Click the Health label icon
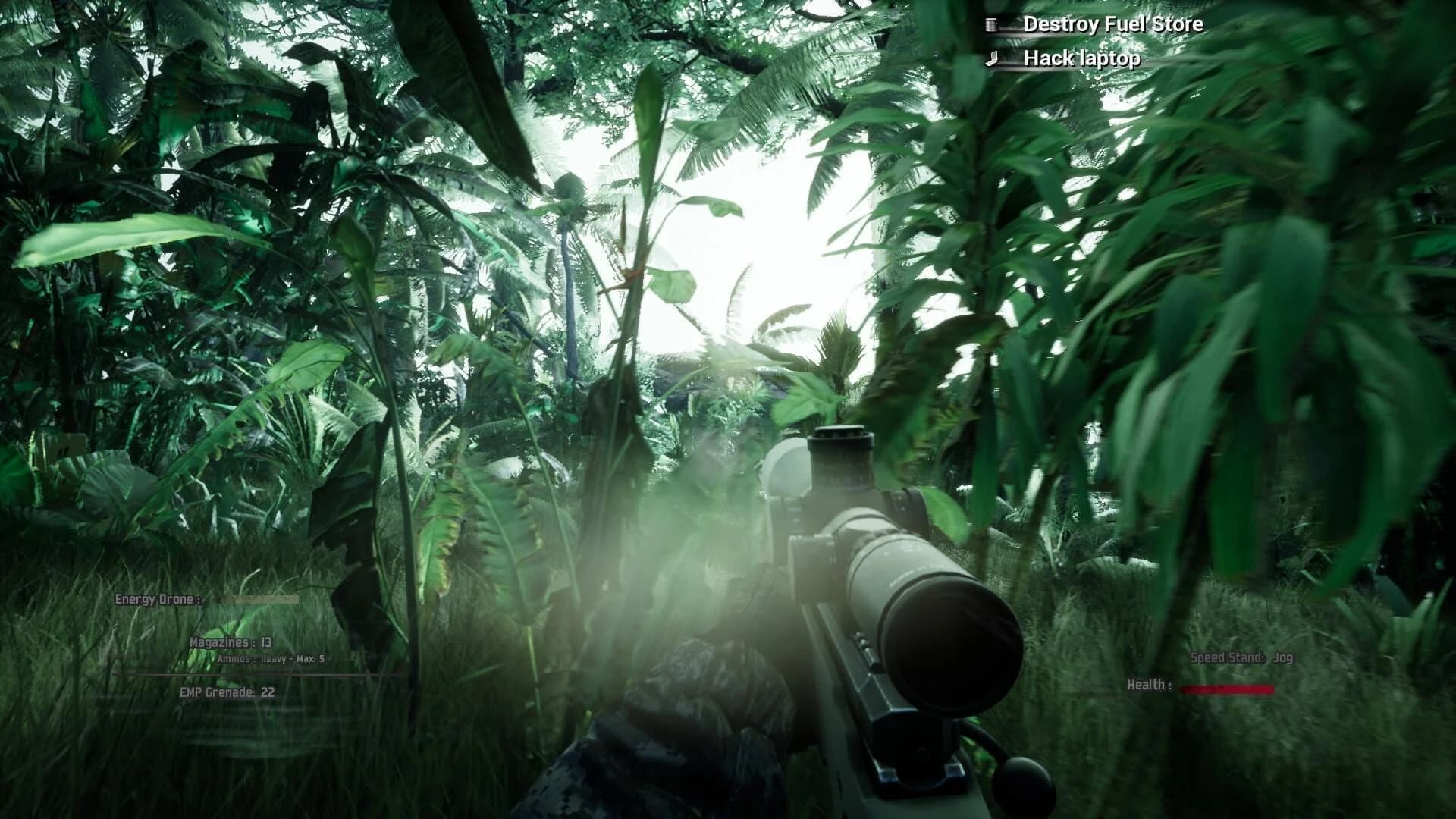Screen dimensions: 1456x819 tap(1147, 686)
